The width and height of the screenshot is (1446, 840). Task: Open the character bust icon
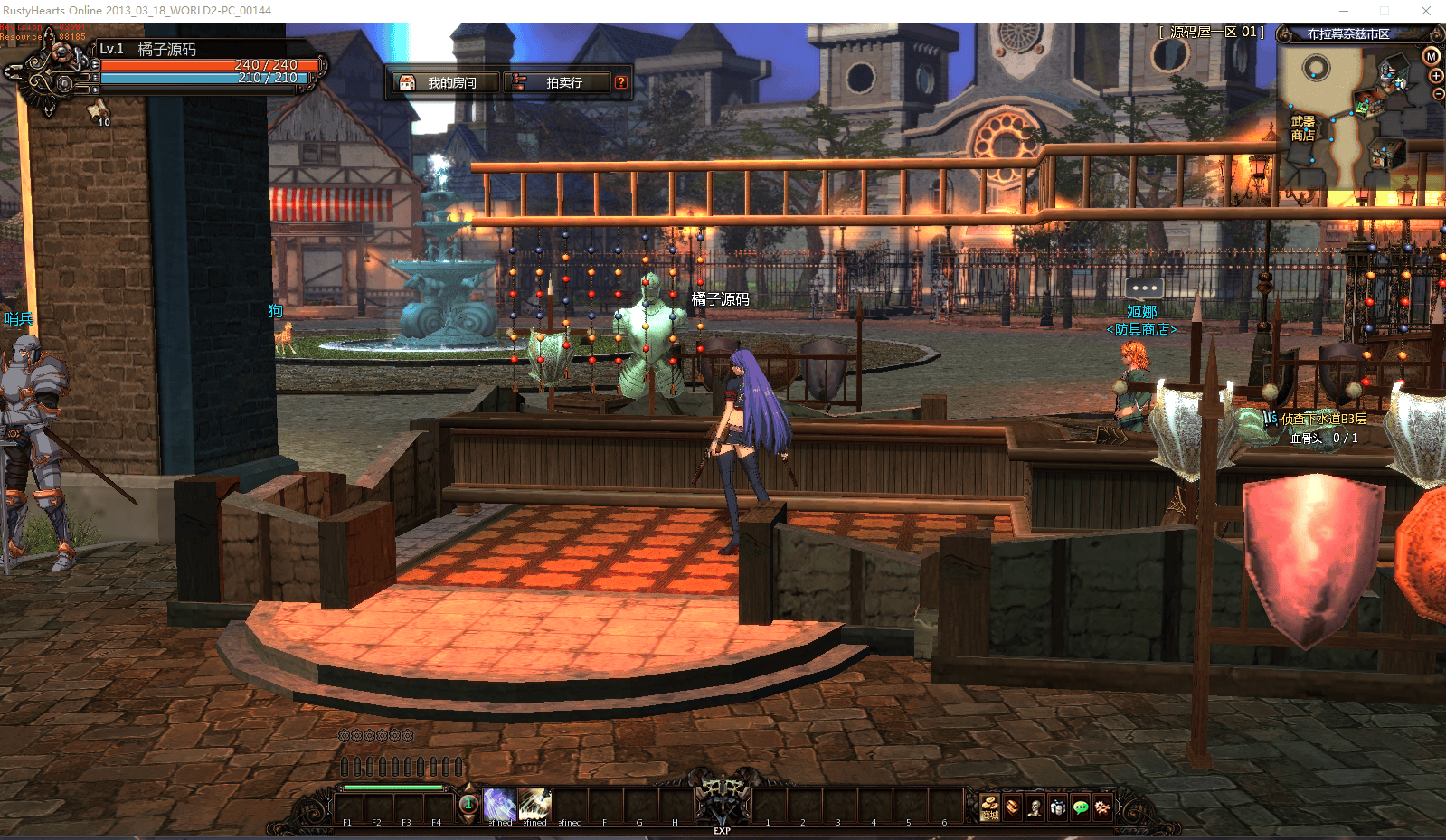1035,807
